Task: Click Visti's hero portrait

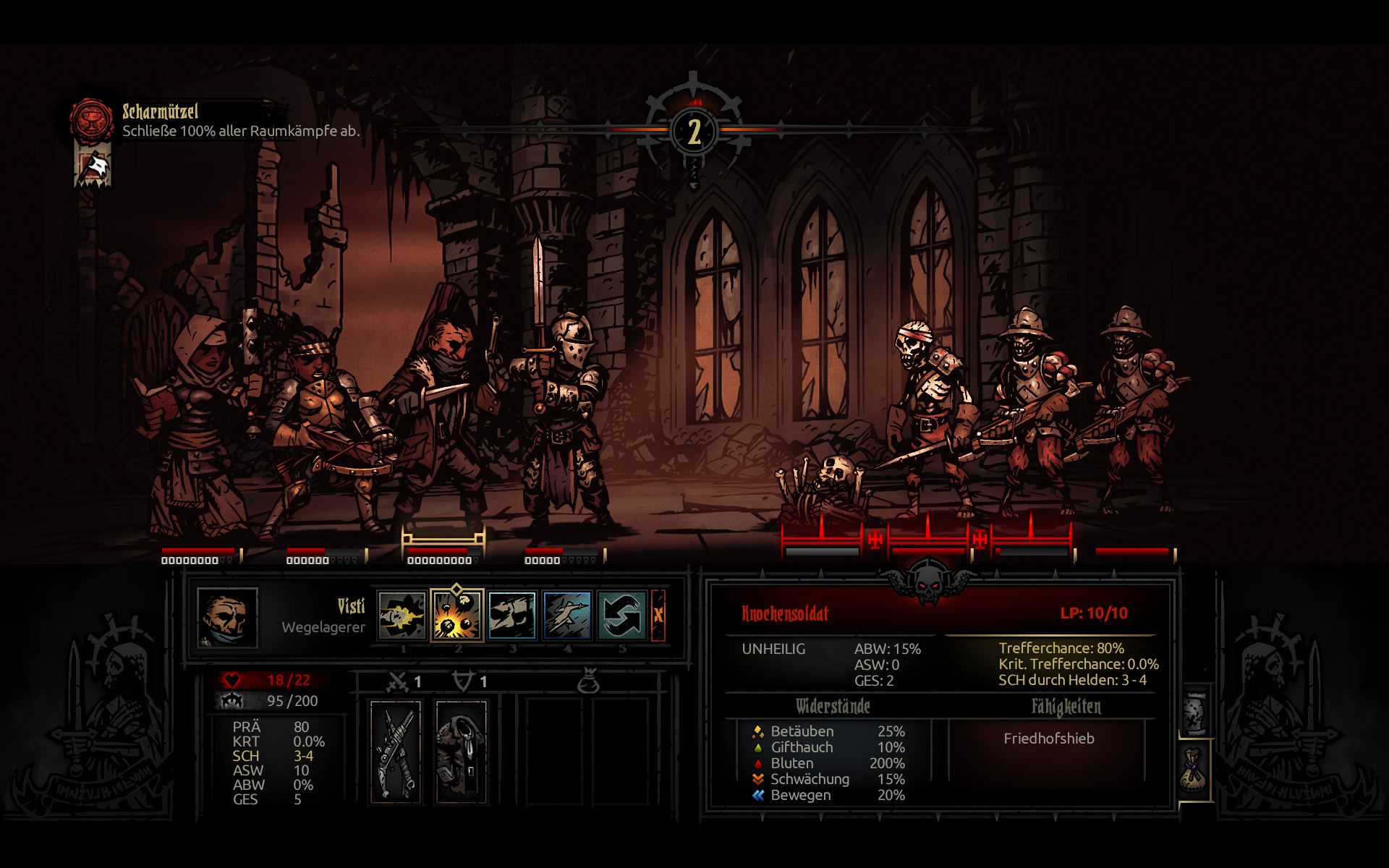Action: tap(227, 617)
